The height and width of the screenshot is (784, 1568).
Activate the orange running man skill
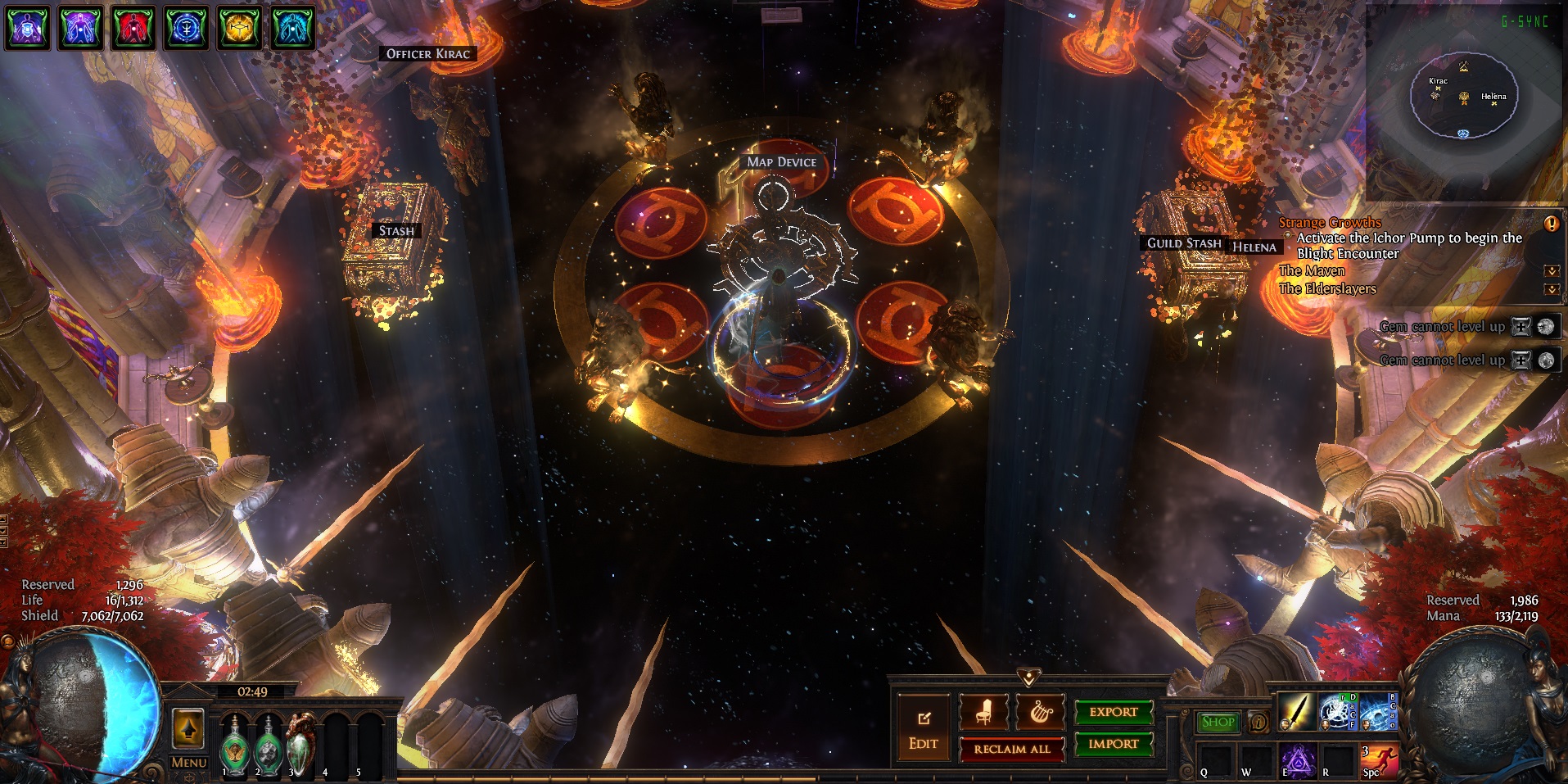(x=1380, y=759)
